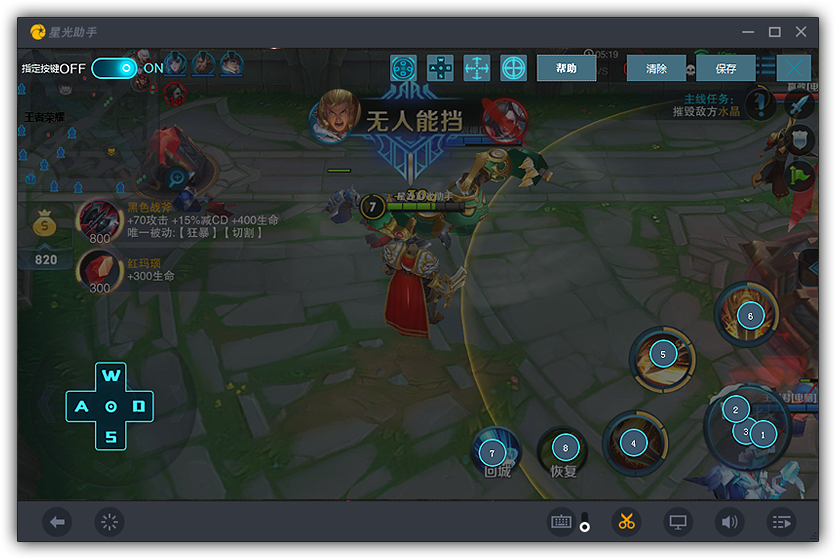The image size is (836, 559).
Task: Click the 帮助 help button
Action: pyautogui.click(x=566, y=68)
